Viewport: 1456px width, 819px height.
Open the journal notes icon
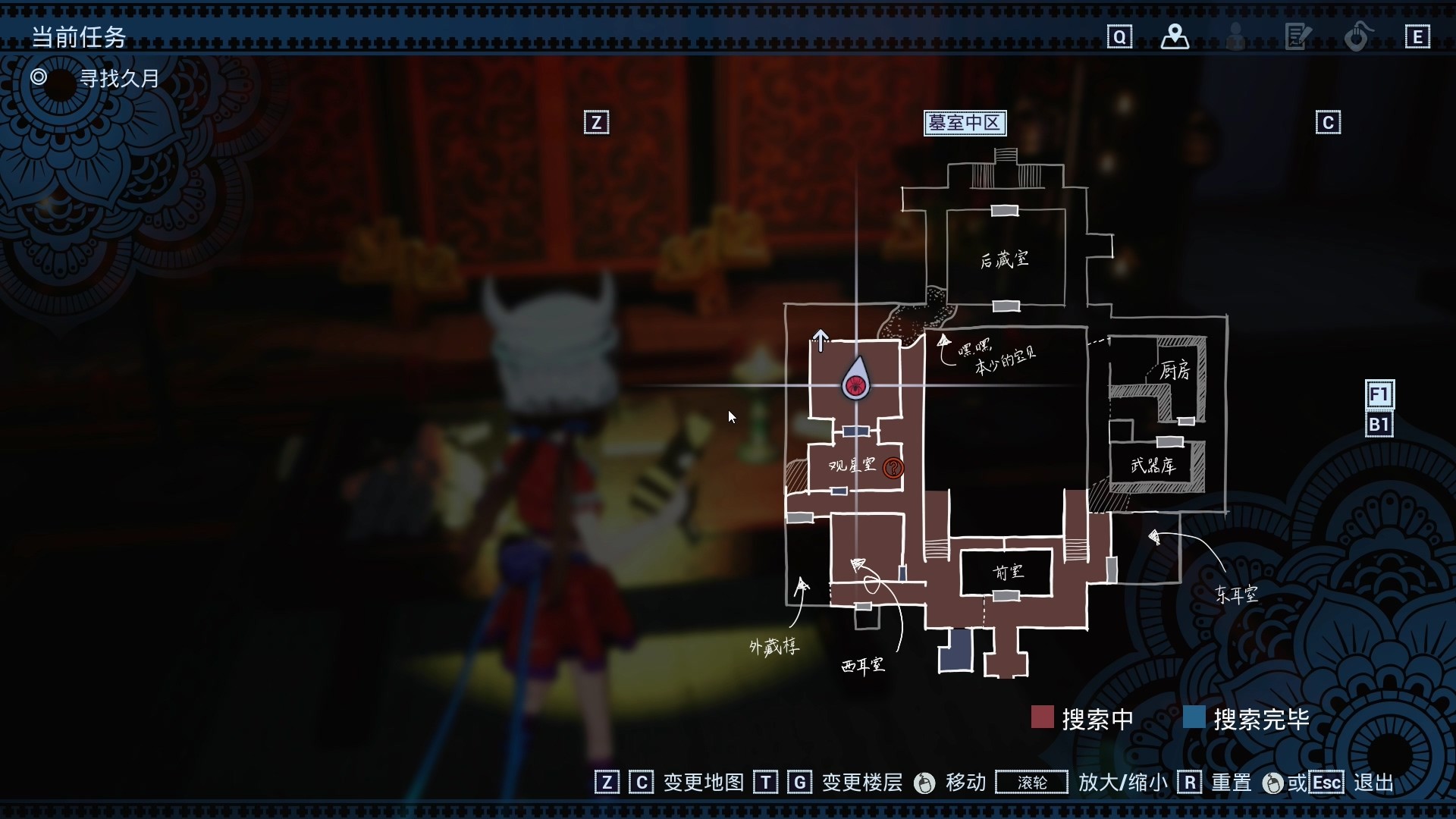tap(1297, 36)
